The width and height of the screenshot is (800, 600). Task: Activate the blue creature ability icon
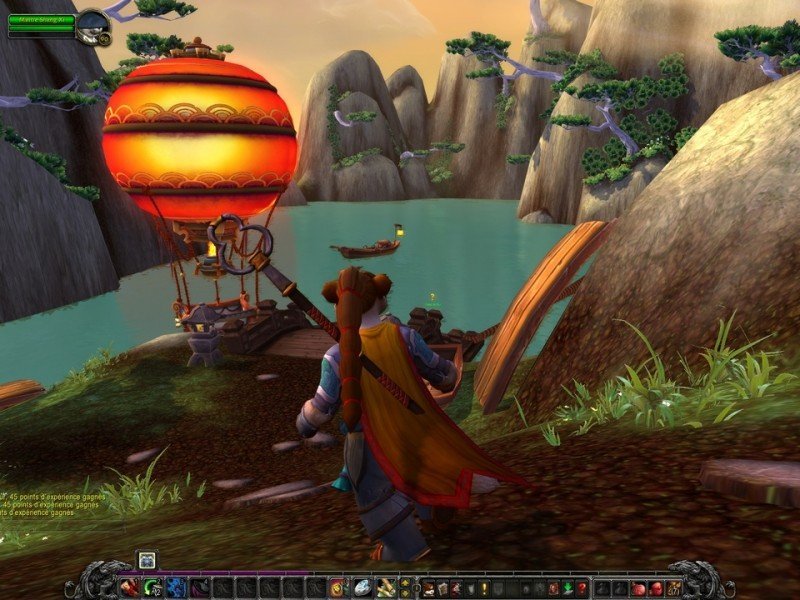coord(175,588)
